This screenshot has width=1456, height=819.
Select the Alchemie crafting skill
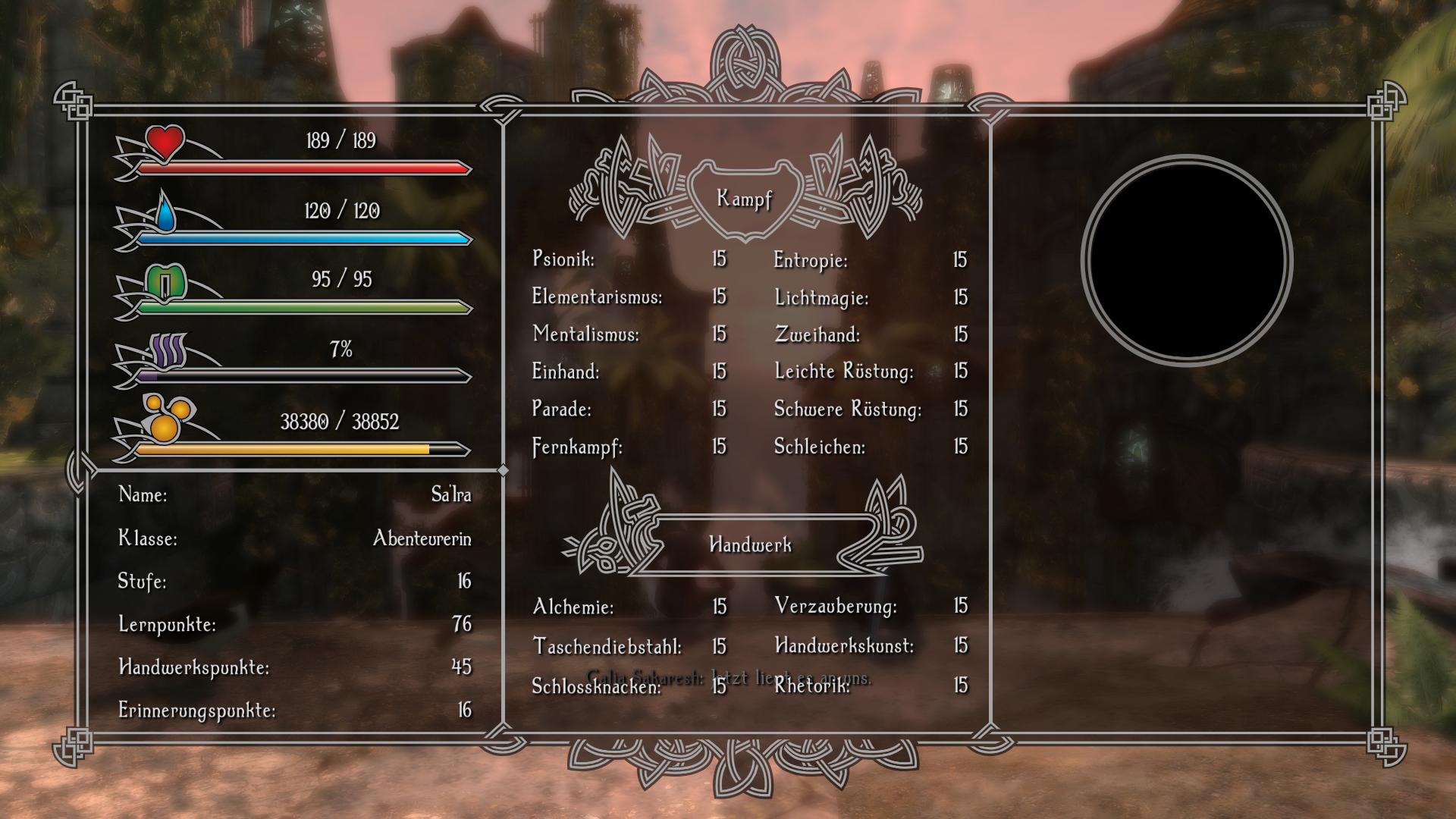tap(573, 607)
